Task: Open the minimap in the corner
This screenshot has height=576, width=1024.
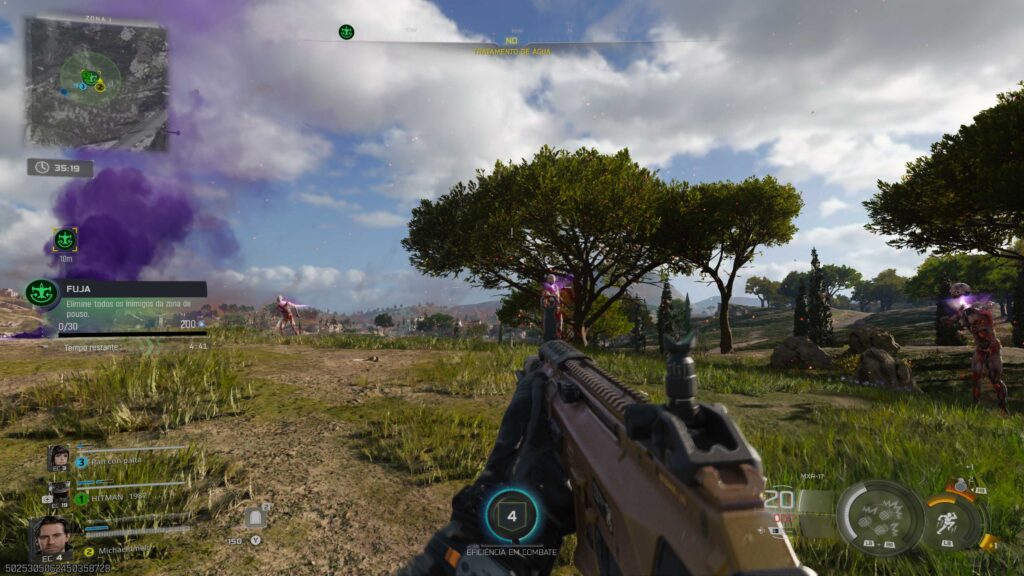Action: pos(96,83)
